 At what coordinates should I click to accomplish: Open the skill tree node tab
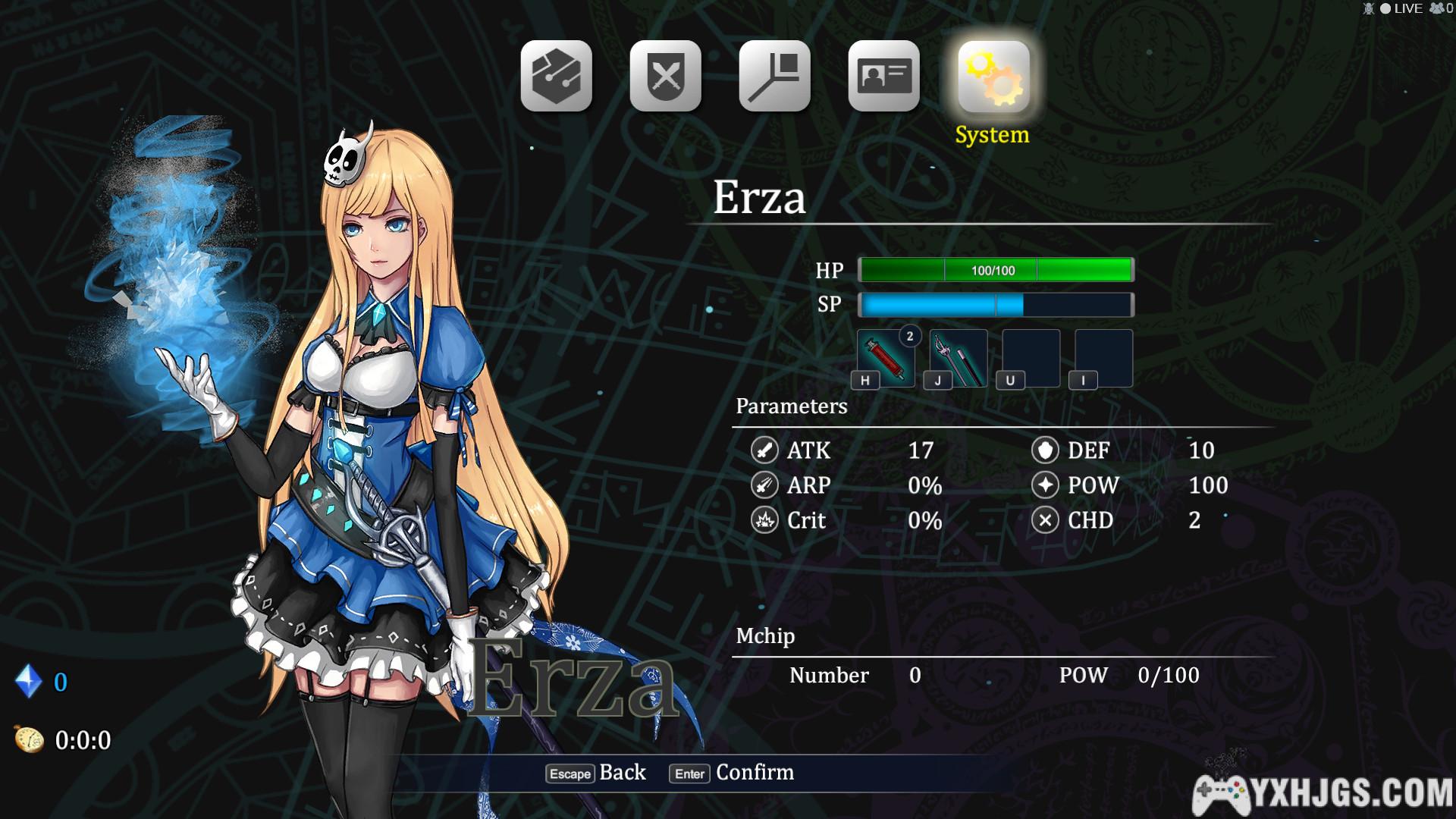pyautogui.click(x=774, y=77)
